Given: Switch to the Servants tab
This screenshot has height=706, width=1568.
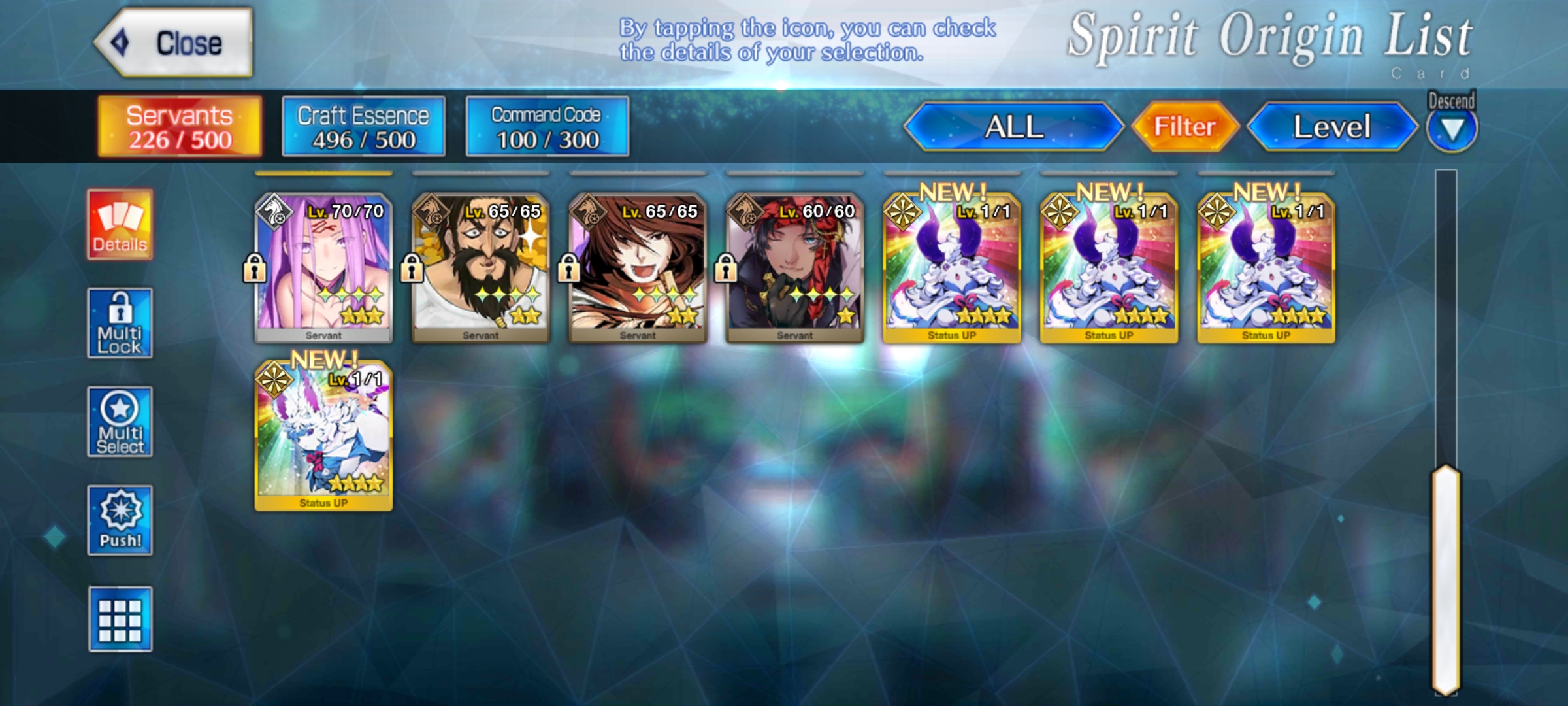Looking at the screenshot, I should [180, 127].
